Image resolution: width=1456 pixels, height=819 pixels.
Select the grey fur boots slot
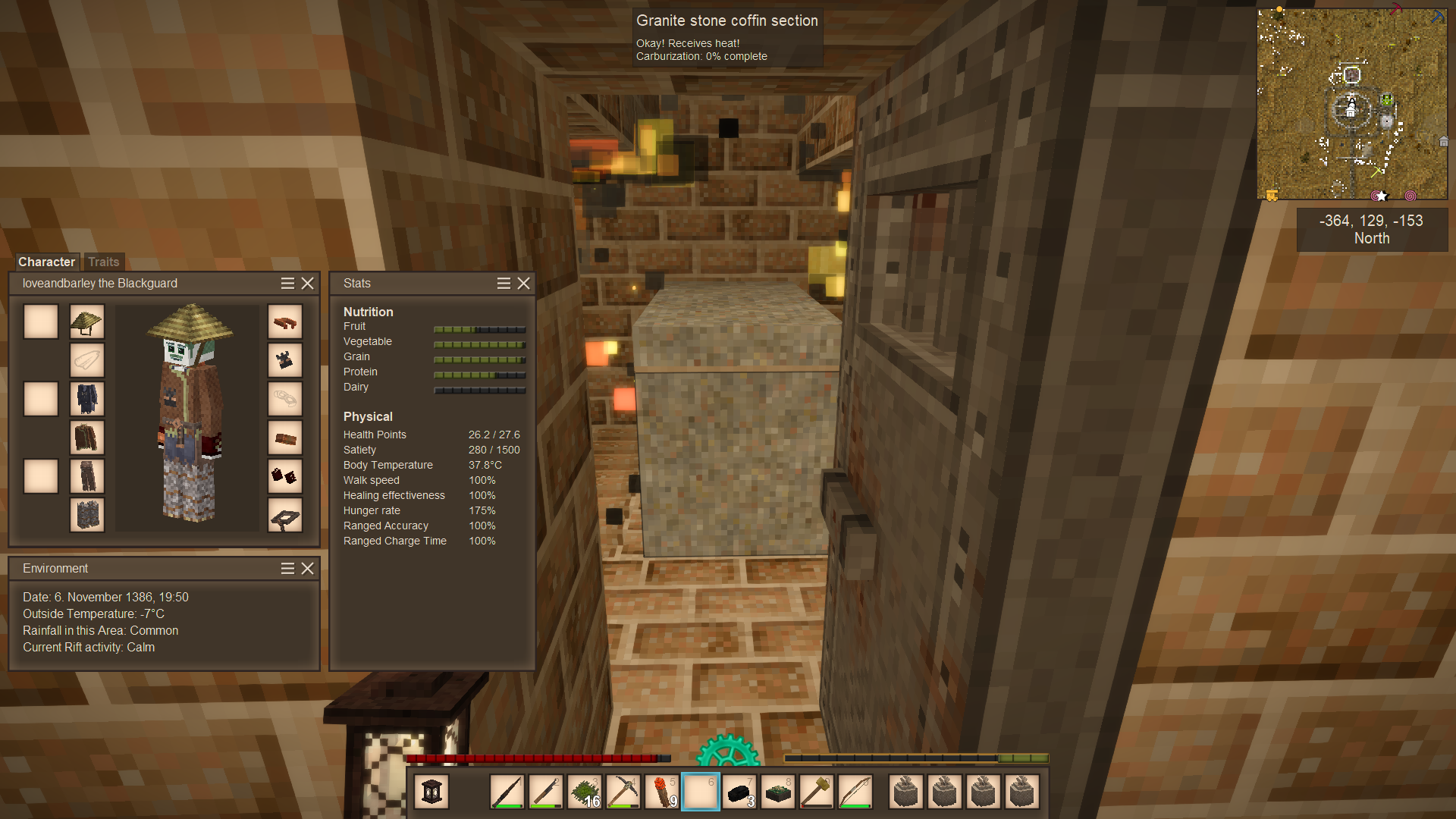87,515
